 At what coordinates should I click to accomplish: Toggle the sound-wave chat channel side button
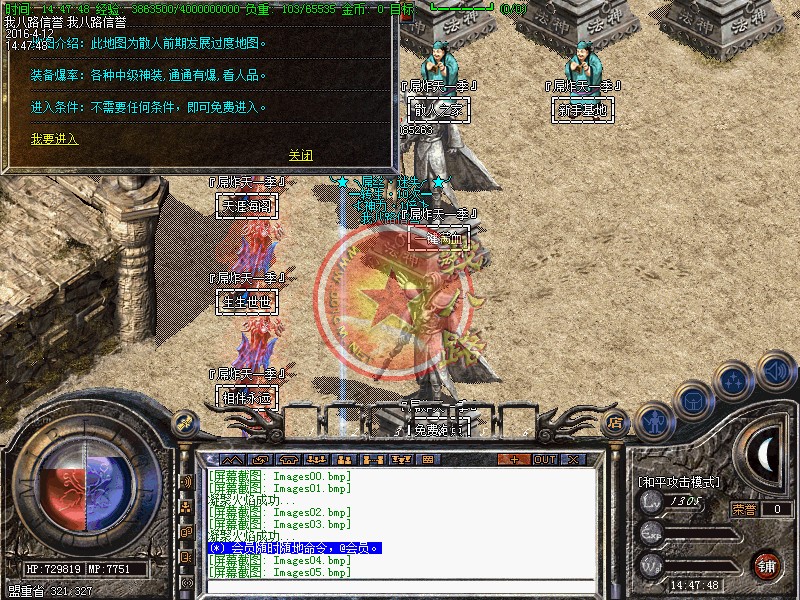(187, 481)
